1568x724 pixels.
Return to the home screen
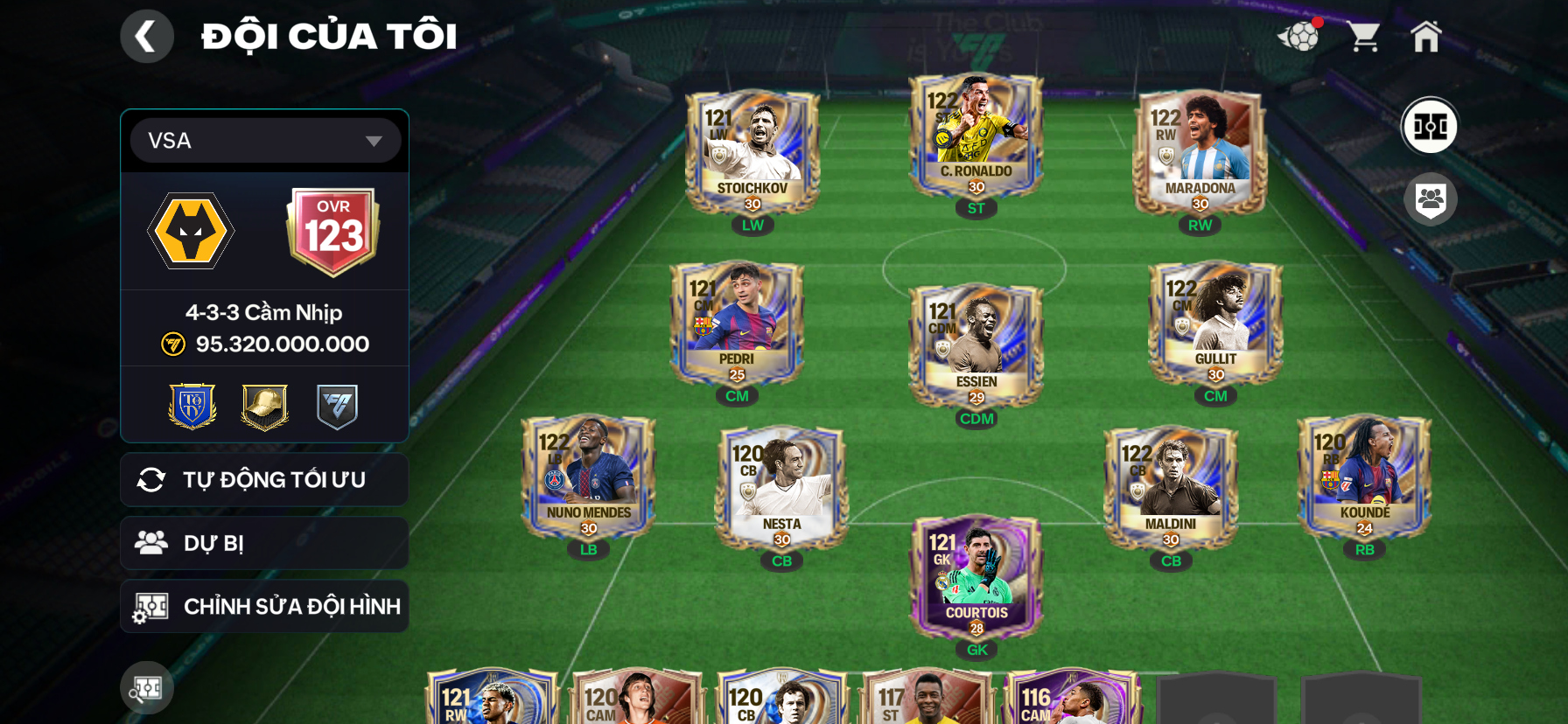[x=1425, y=37]
